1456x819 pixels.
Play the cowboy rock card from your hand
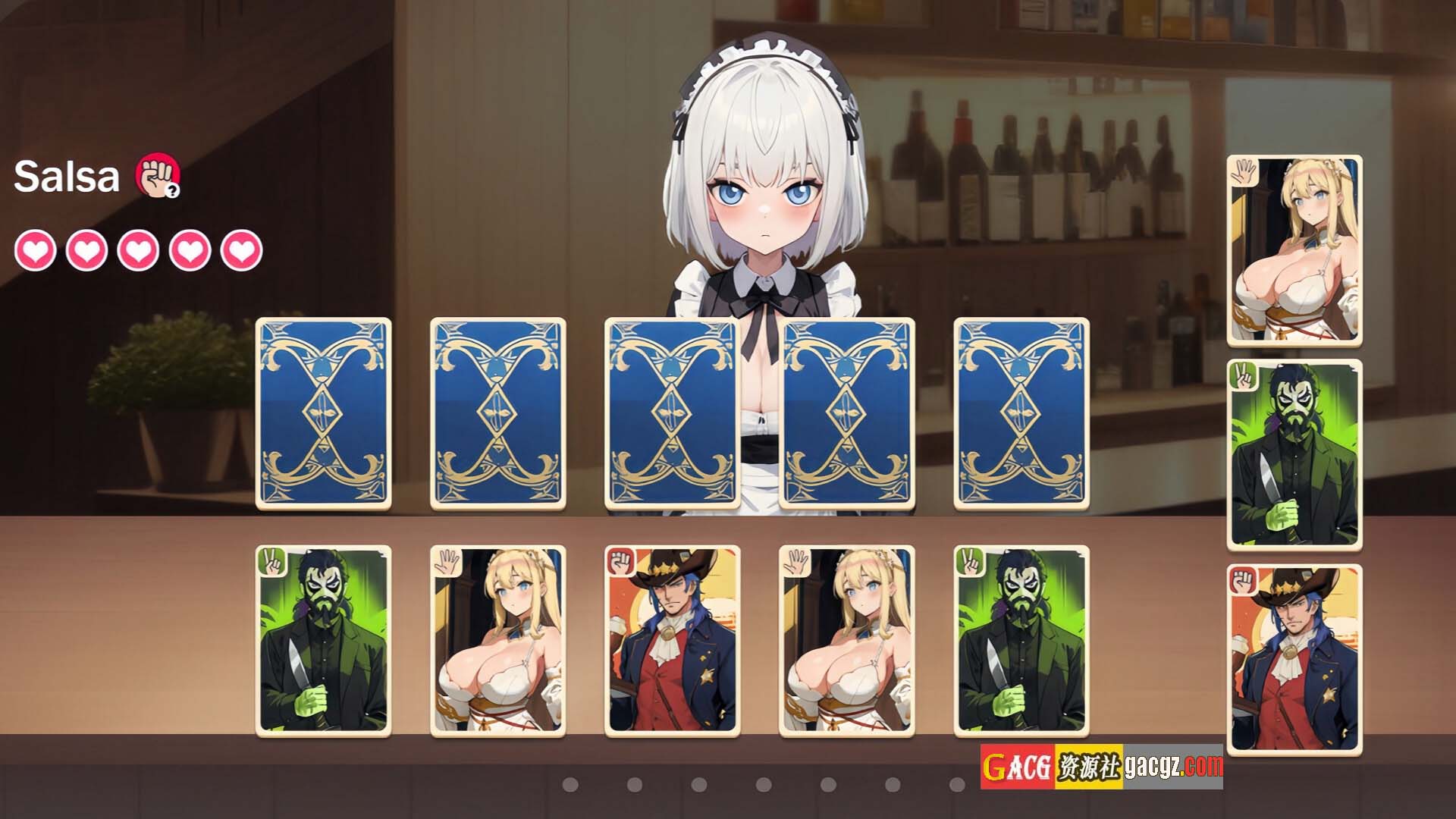(672, 641)
